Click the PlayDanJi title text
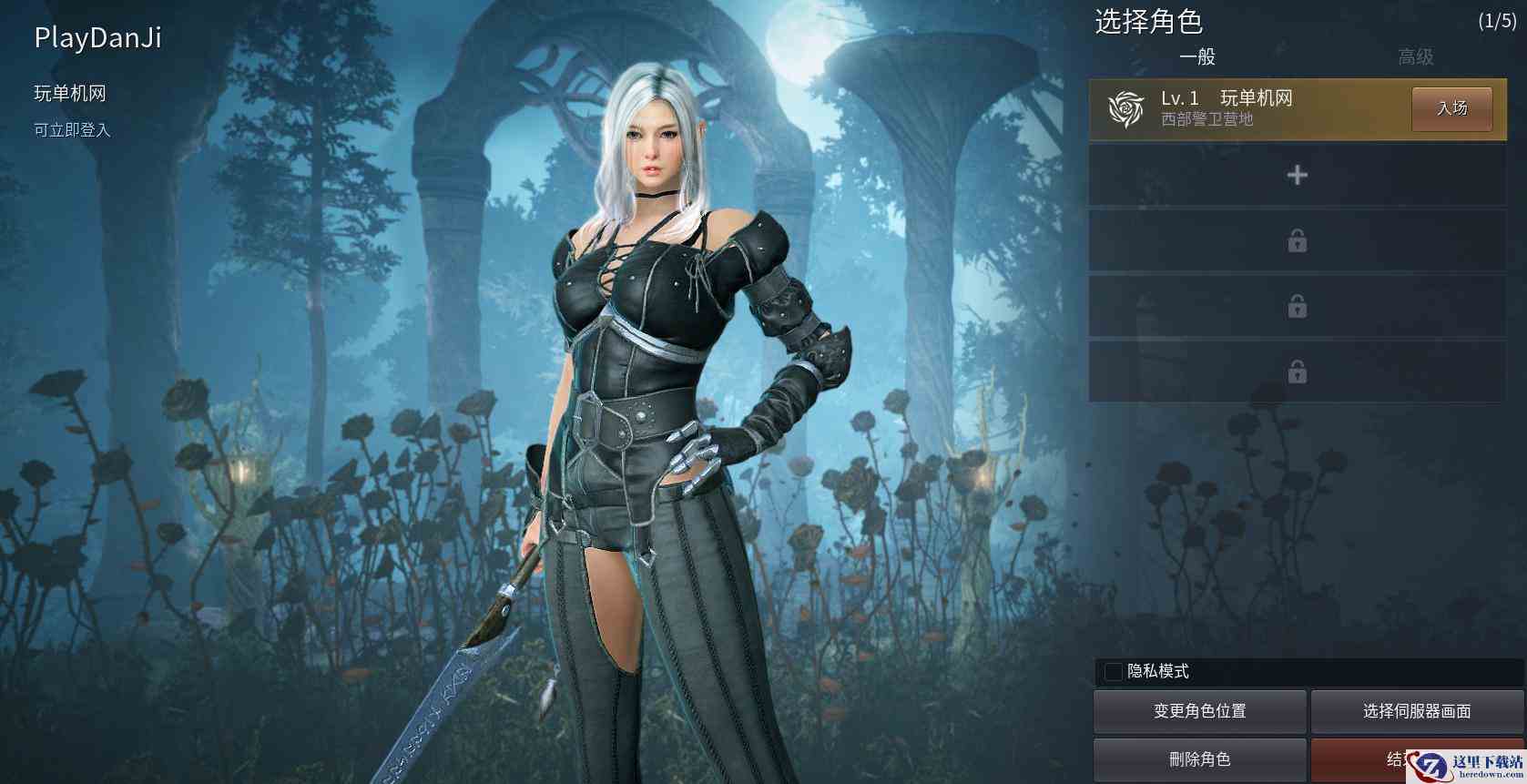Viewport: 1527px width, 784px height. tap(96, 38)
